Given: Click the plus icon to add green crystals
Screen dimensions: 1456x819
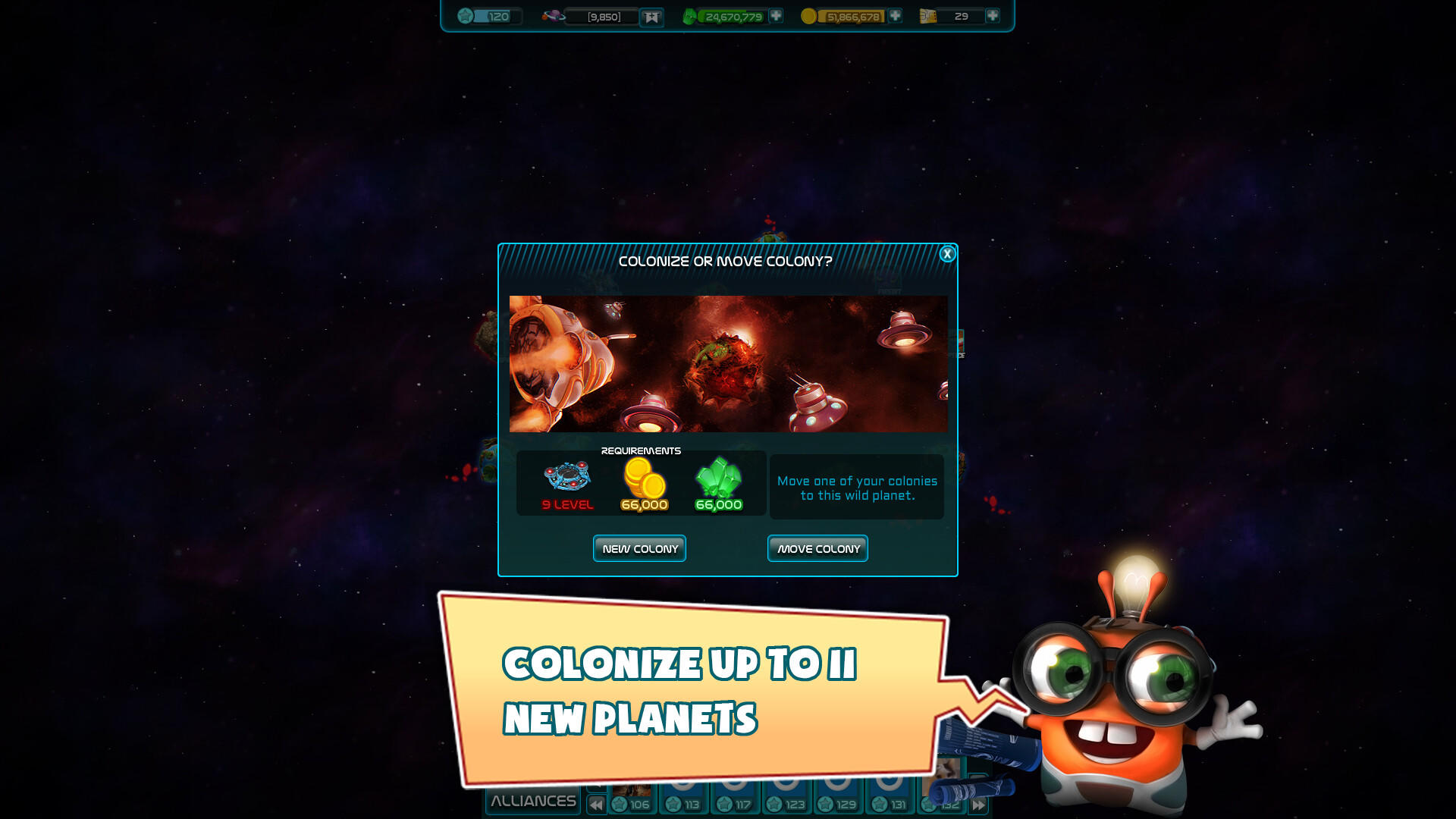Looking at the screenshot, I should click(776, 15).
